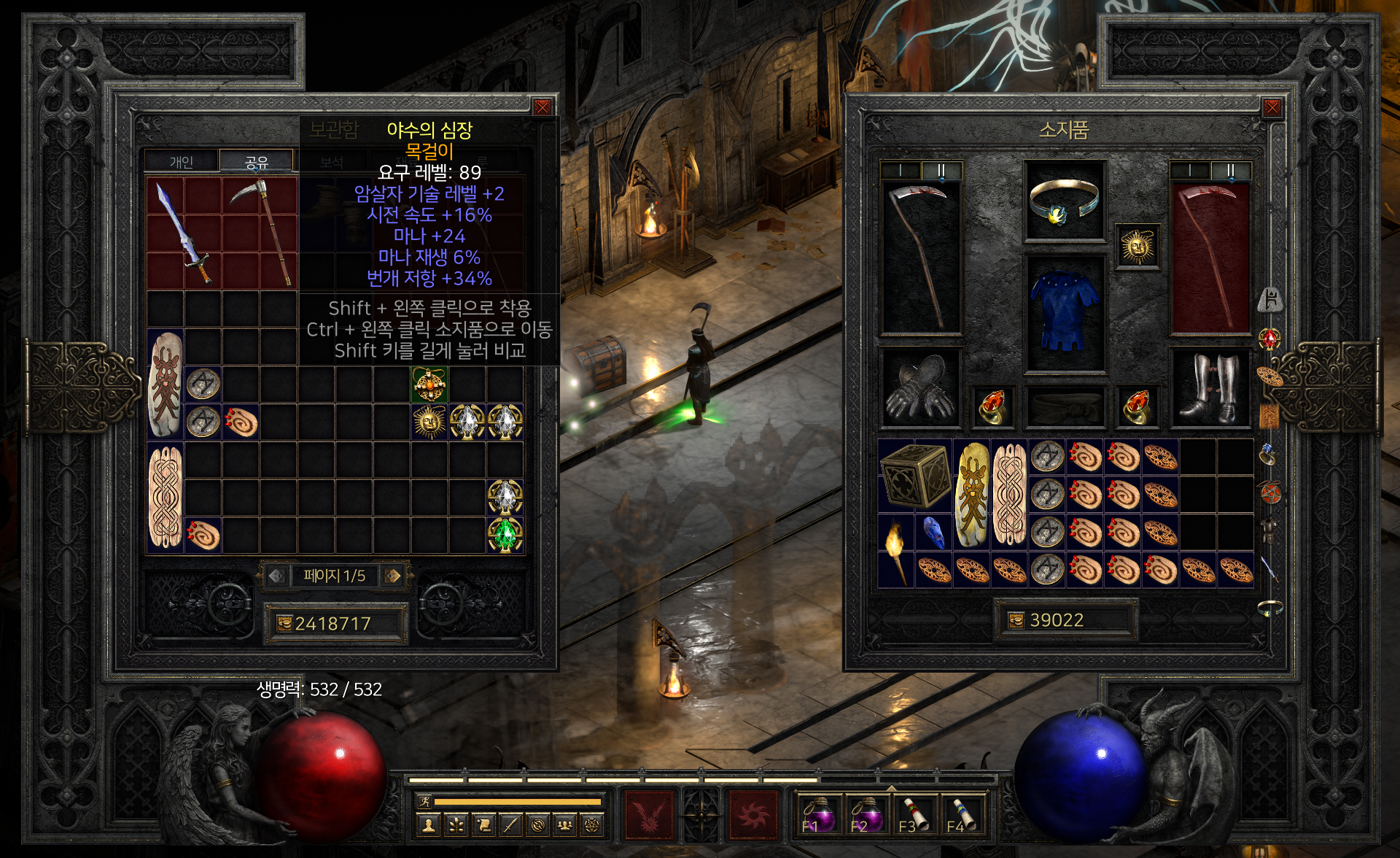
Task: Open the stash gold withdraw button
Action: click(x=284, y=624)
